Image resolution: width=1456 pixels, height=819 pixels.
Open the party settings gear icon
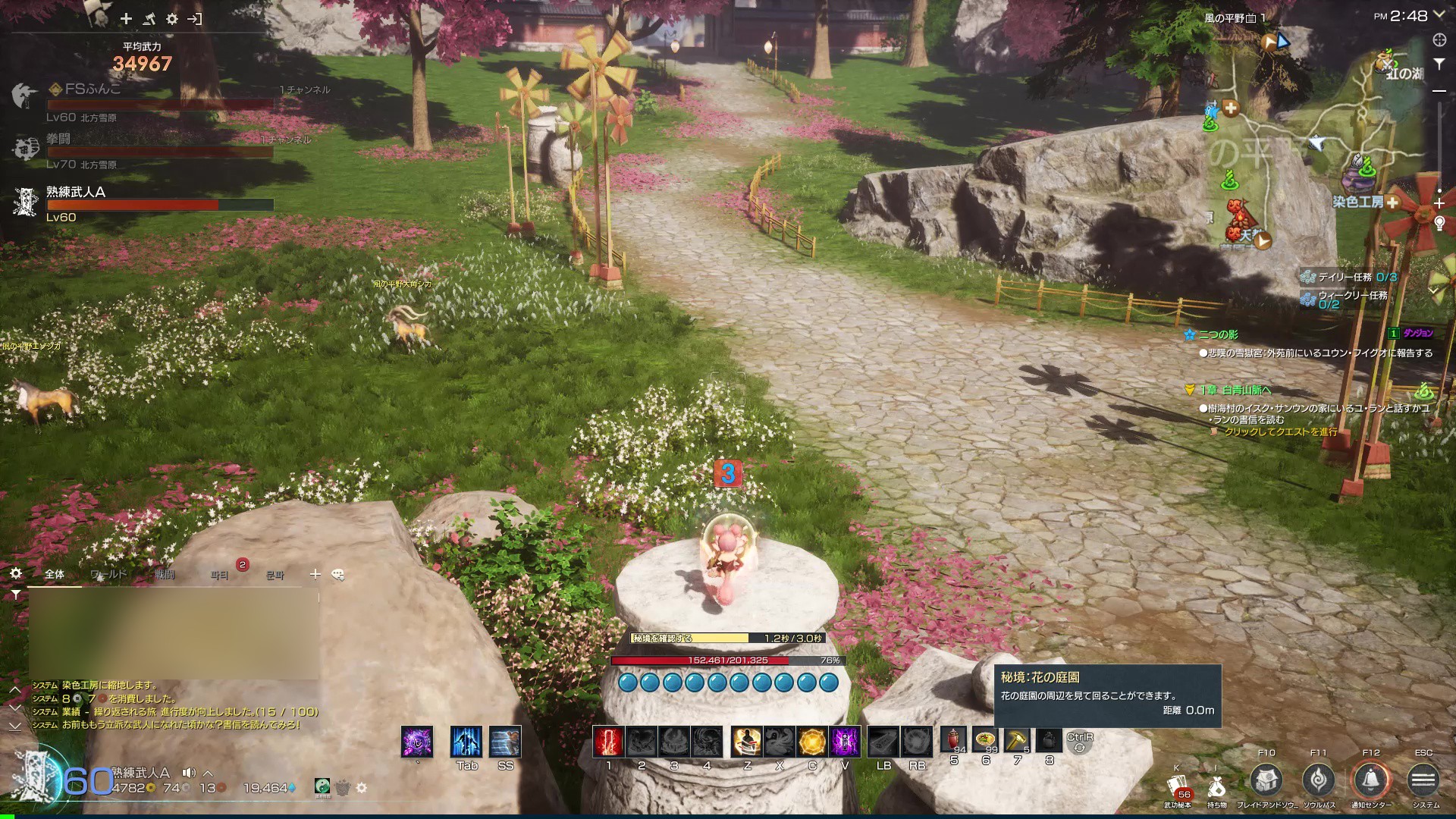(172, 19)
